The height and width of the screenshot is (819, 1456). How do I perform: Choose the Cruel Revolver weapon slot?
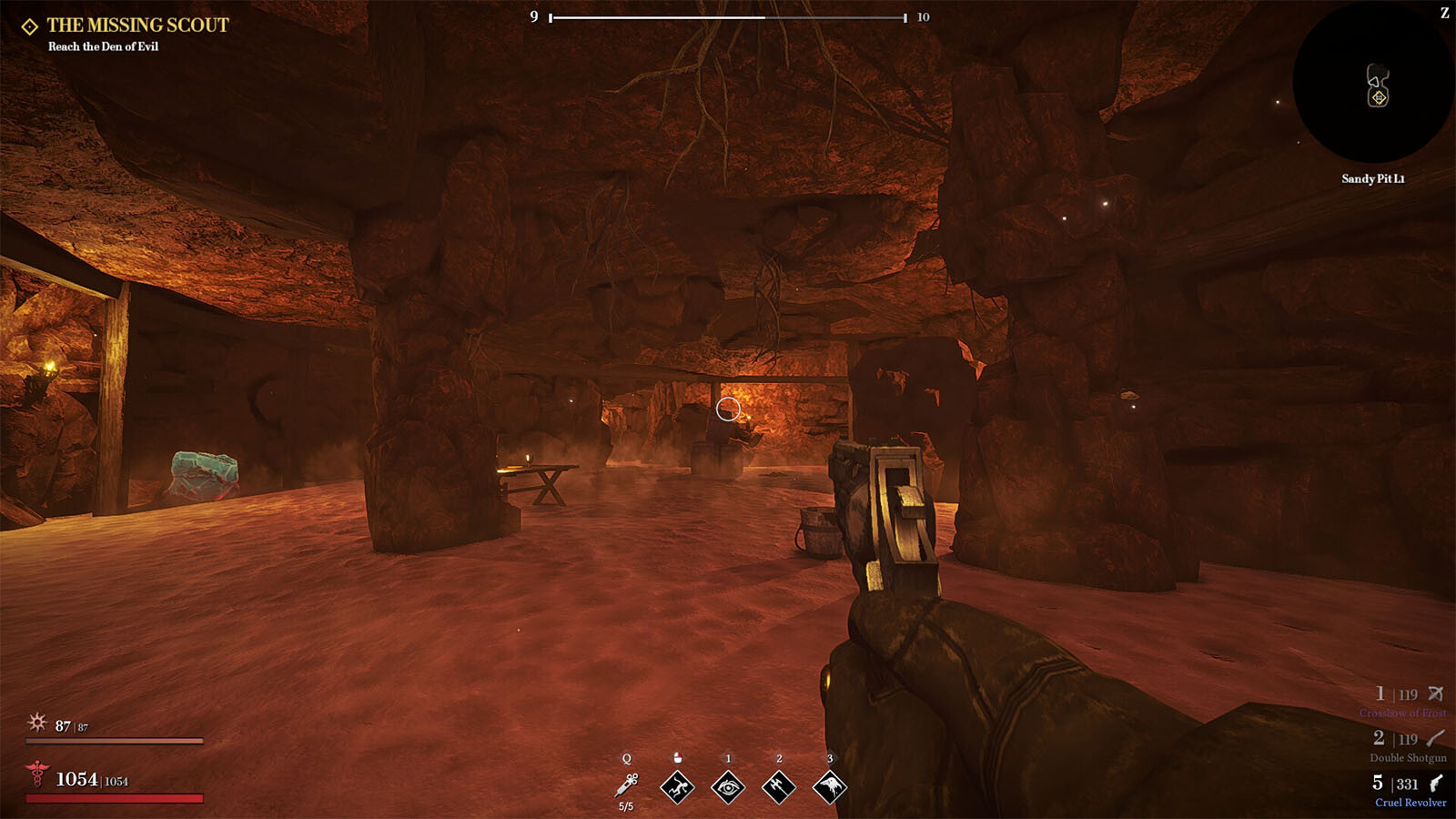1408,791
